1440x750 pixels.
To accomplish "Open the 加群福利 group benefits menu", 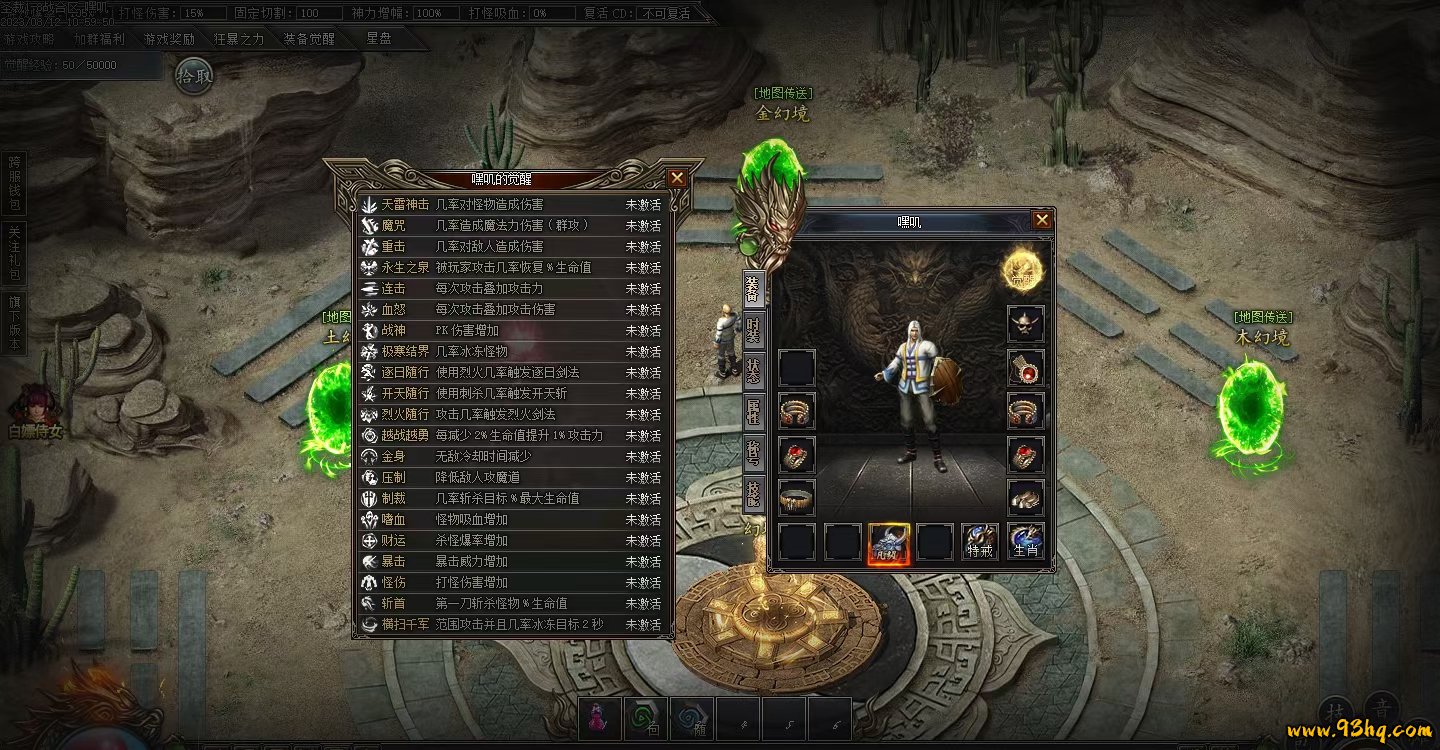I will pos(100,40).
